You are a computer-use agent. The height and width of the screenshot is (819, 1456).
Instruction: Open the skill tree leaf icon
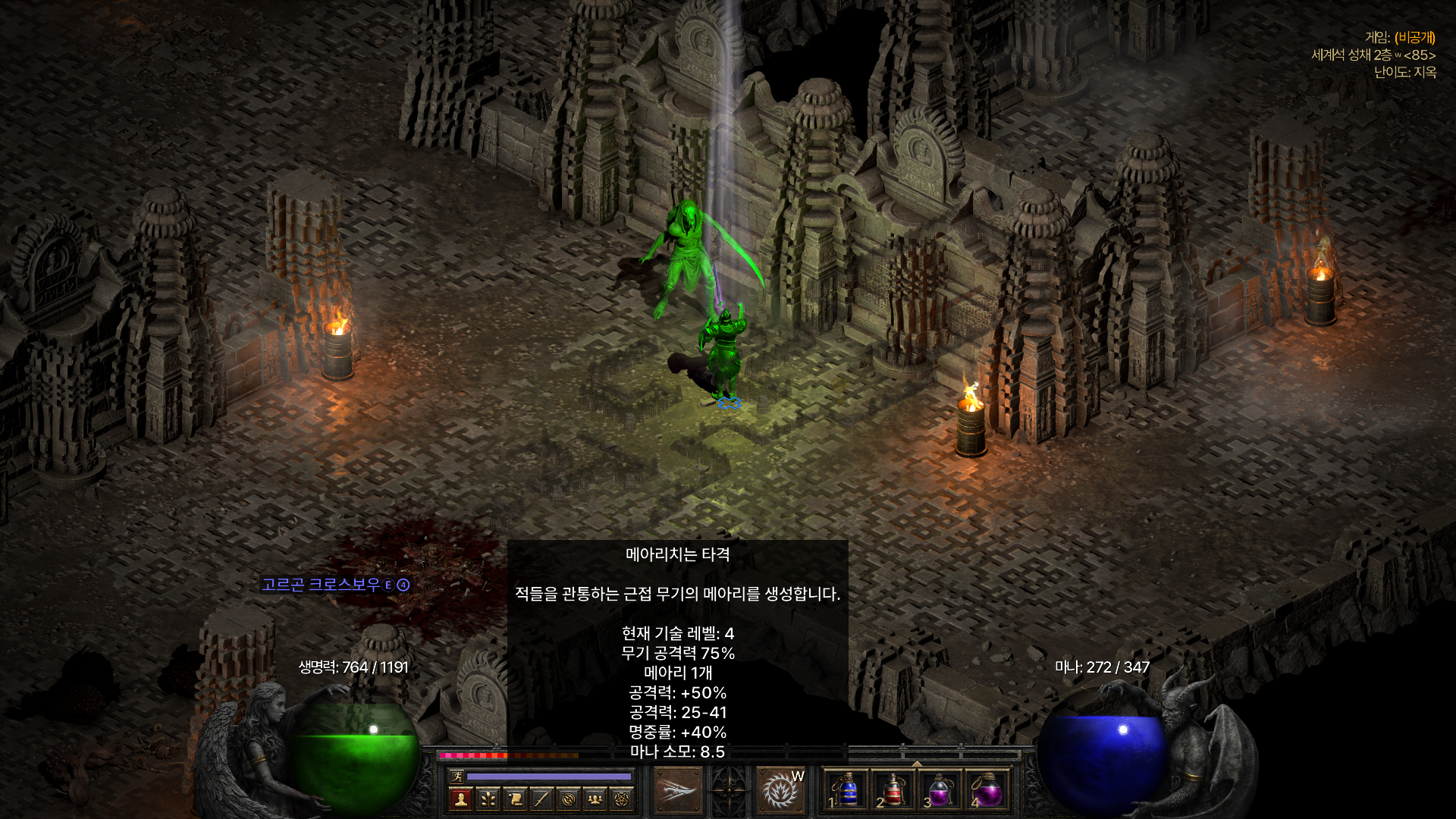(x=488, y=799)
